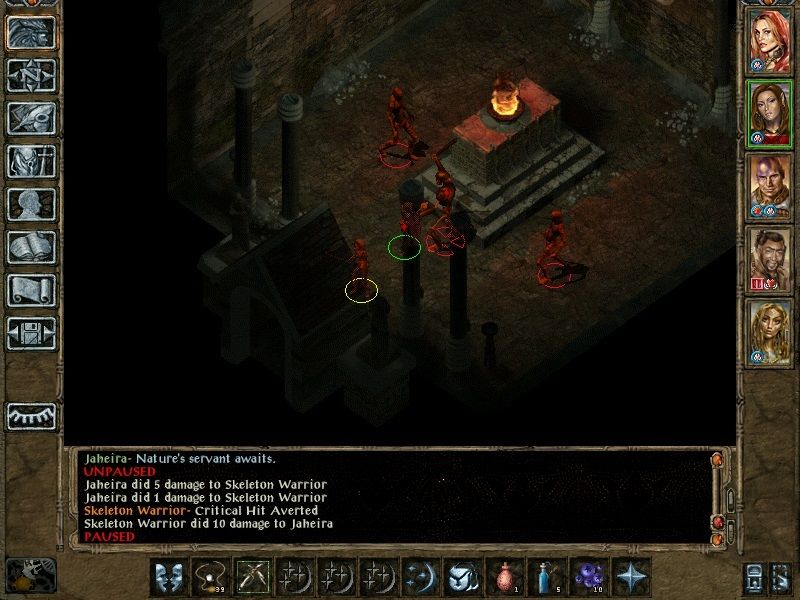Click the rest button with closed eye
The image size is (800, 600).
31,415
